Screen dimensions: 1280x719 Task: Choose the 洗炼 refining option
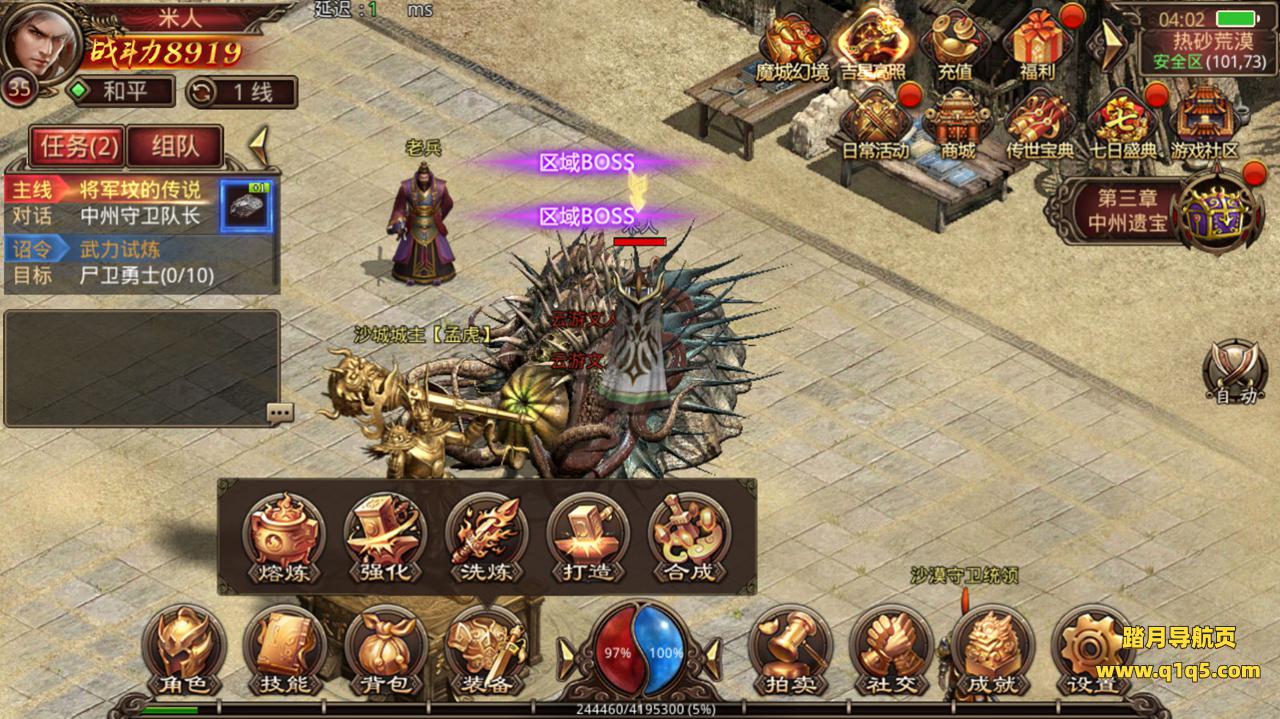pyautogui.click(x=486, y=537)
